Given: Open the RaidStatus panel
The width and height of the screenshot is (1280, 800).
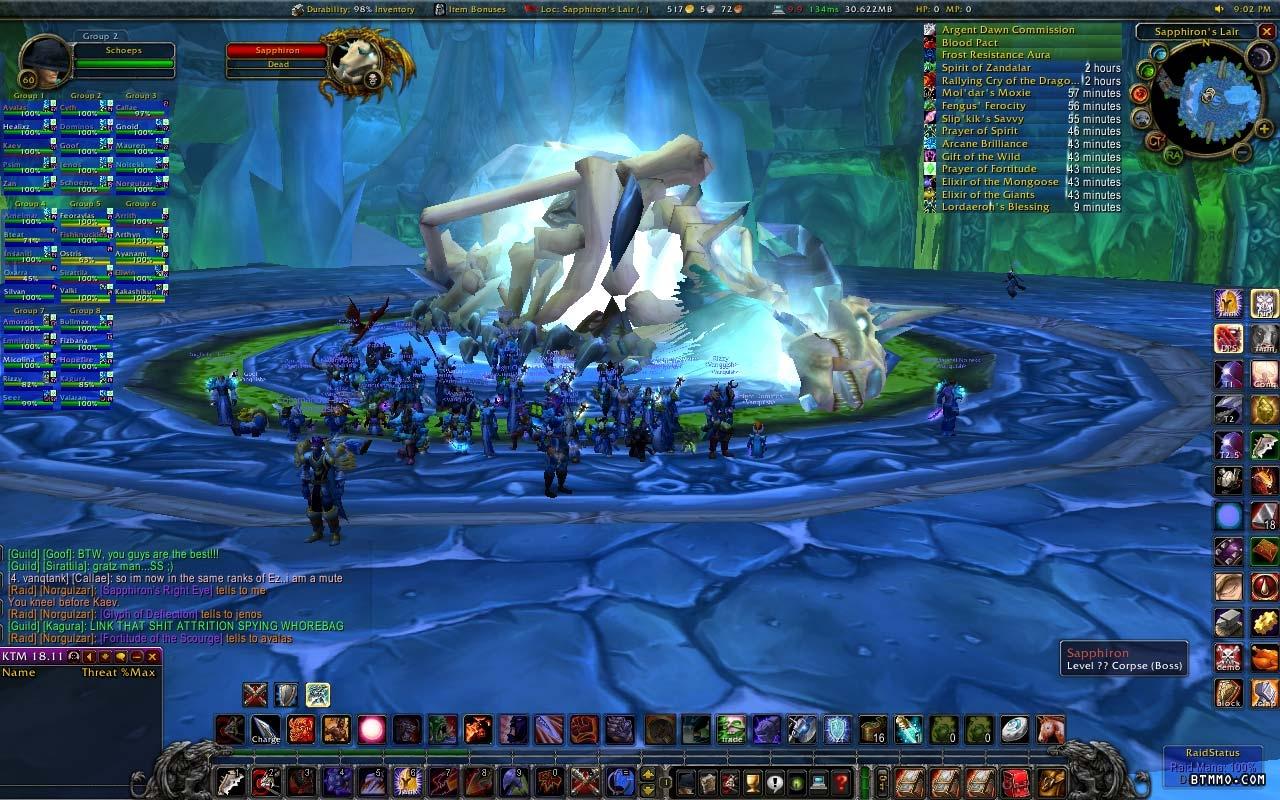Looking at the screenshot, I should coord(1212,753).
